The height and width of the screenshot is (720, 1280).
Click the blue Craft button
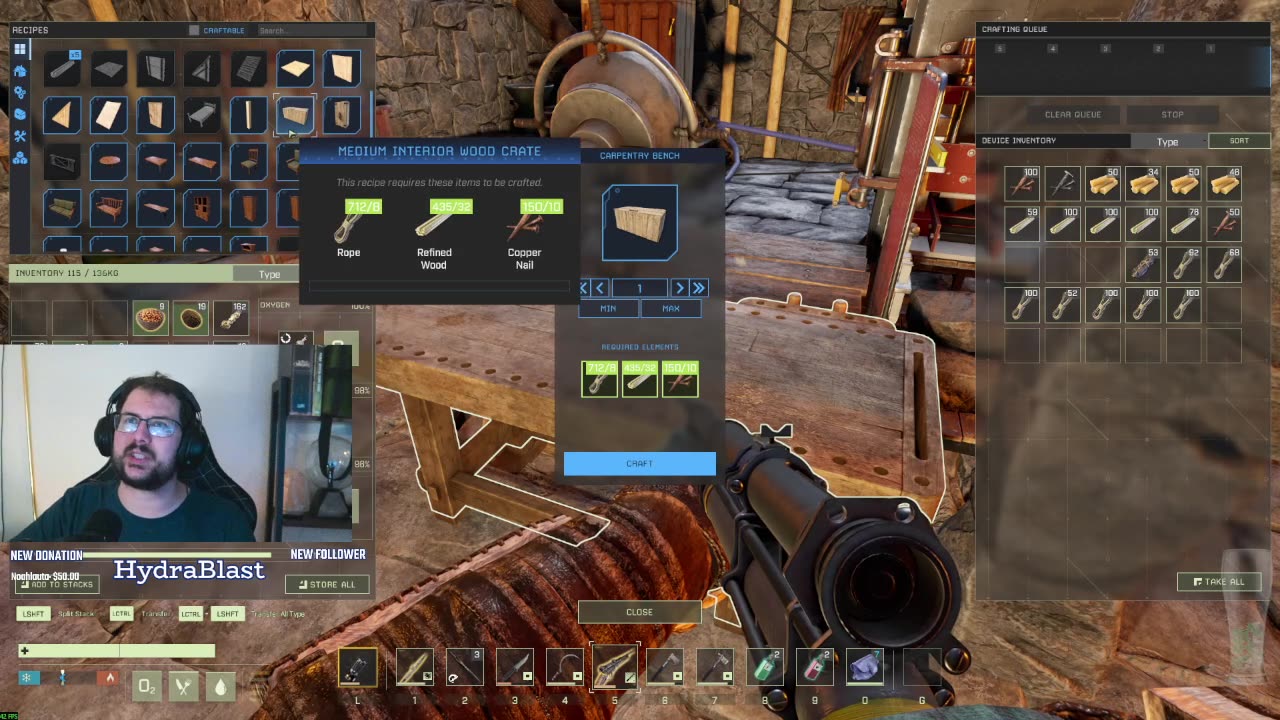(x=639, y=463)
